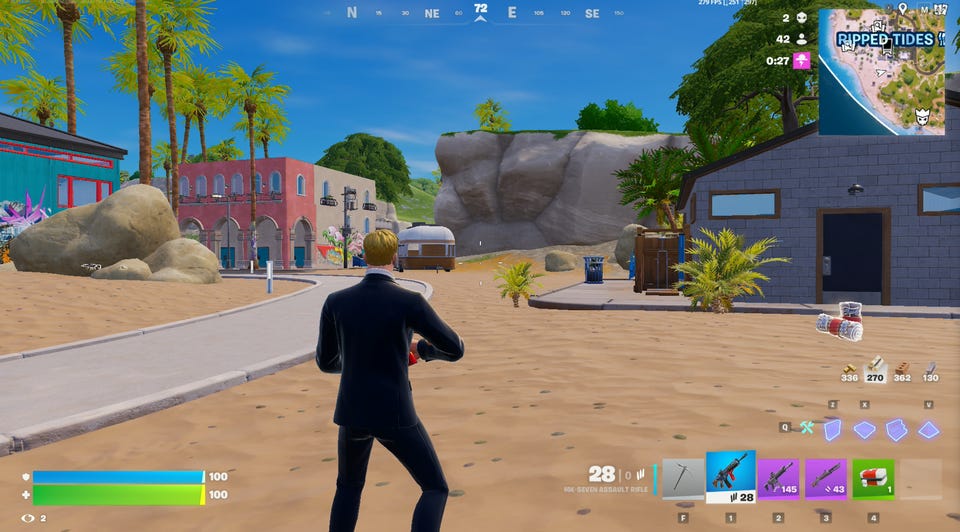Select the roof building piece
Screen dimensions: 960x532
928,429
